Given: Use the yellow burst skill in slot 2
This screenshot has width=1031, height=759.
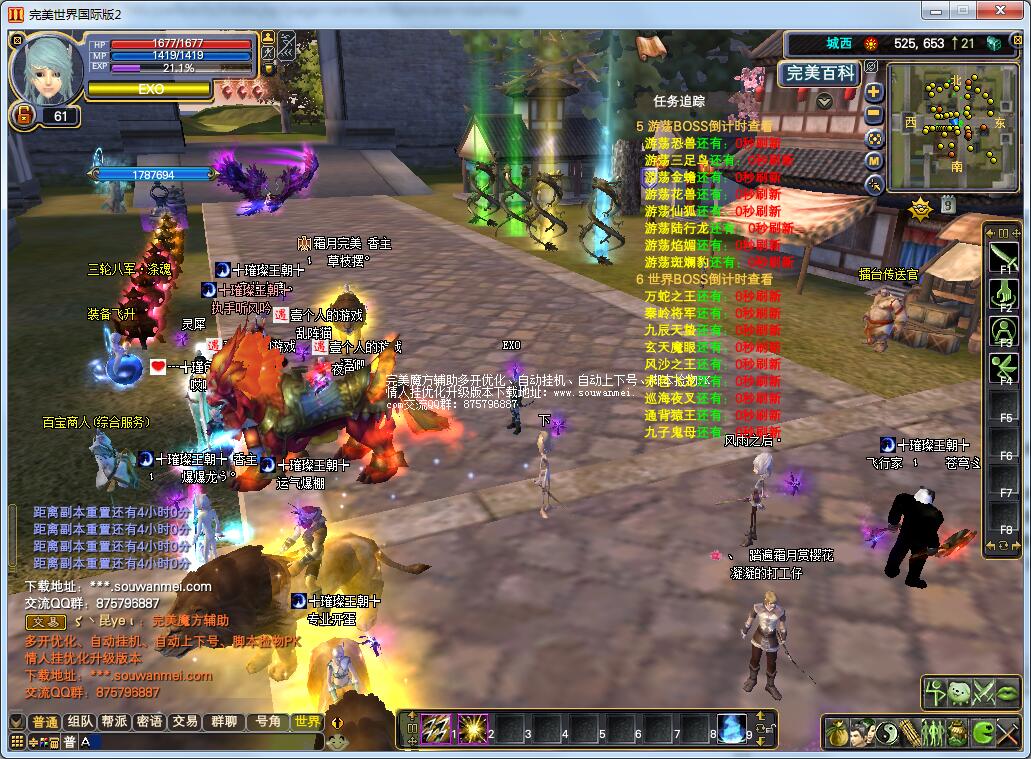Looking at the screenshot, I should 472,728.
